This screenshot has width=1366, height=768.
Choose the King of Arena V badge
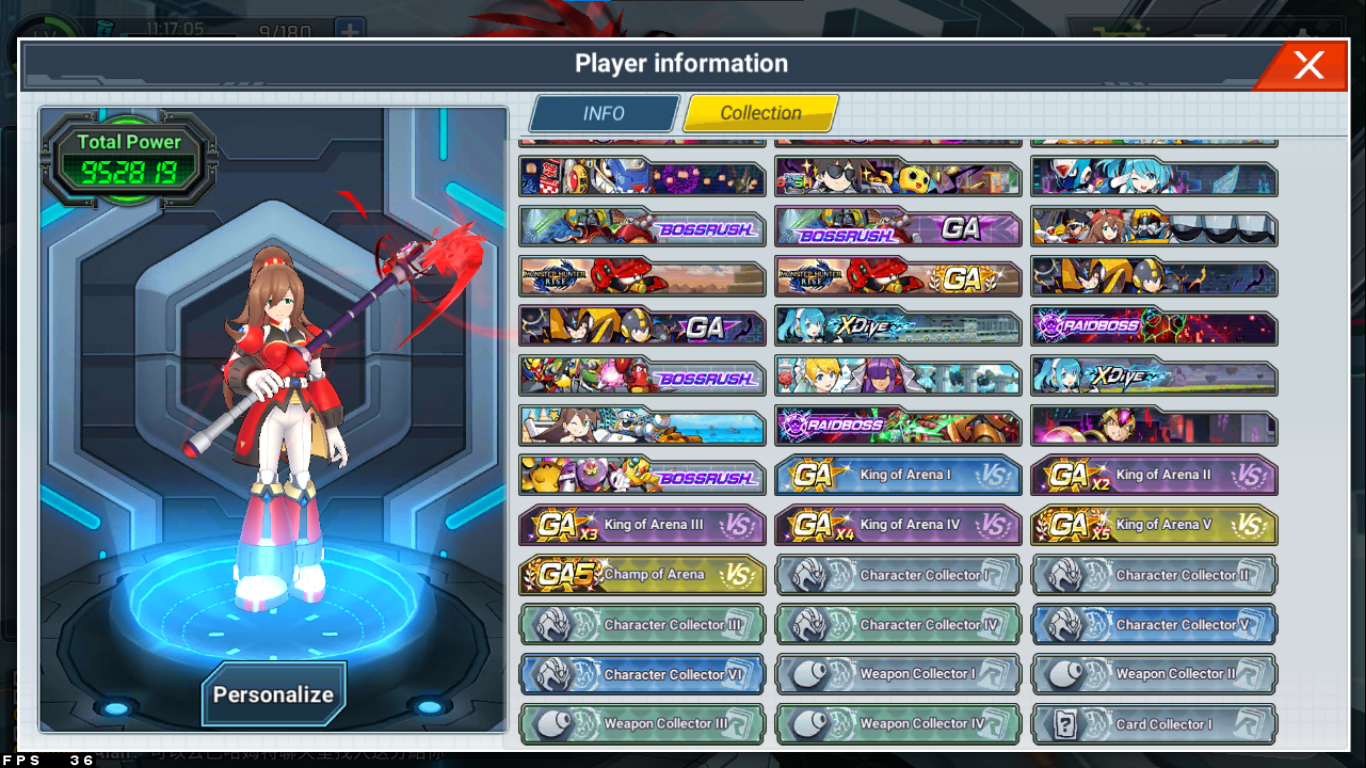click(1154, 525)
